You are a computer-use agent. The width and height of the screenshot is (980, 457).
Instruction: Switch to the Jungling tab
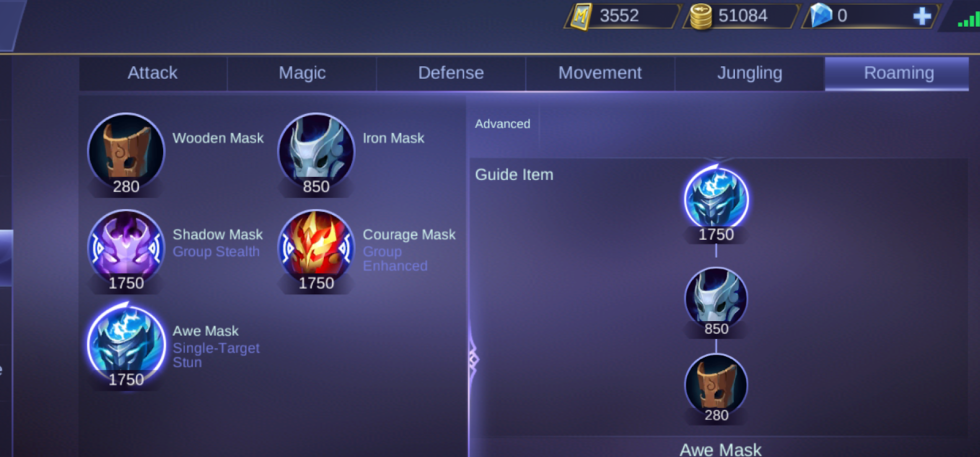pyautogui.click(x=749, y=73)
